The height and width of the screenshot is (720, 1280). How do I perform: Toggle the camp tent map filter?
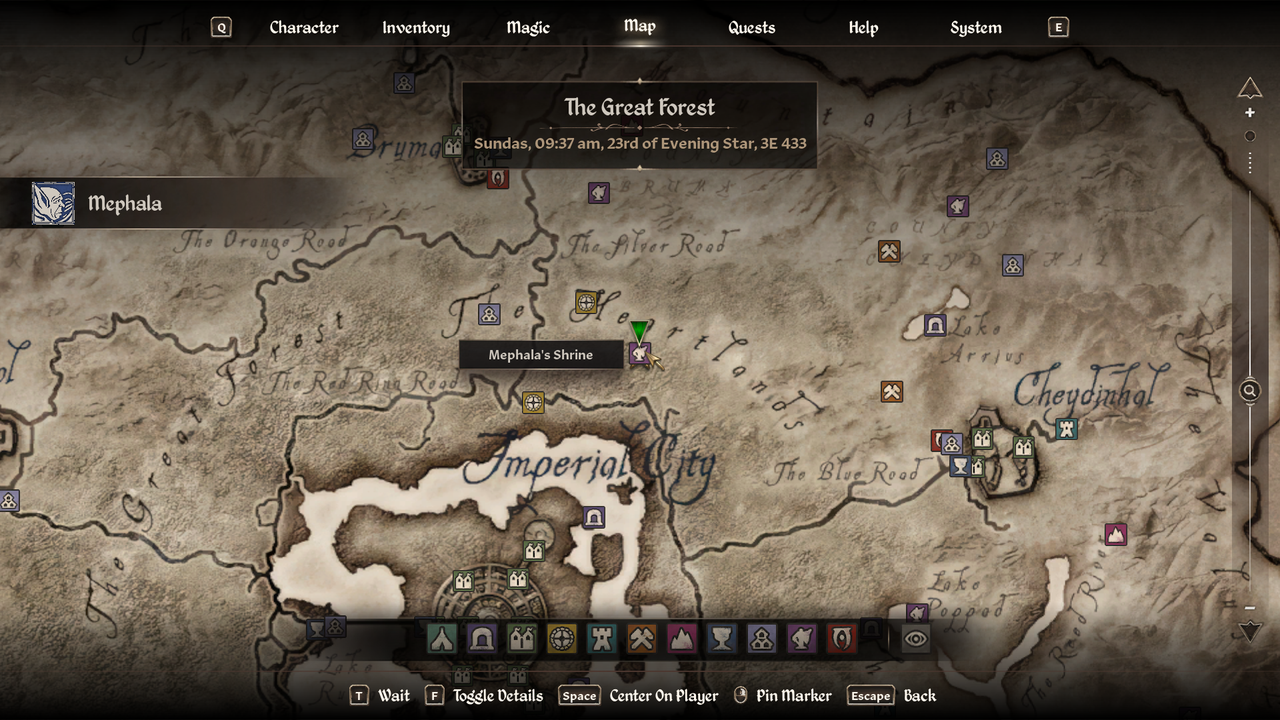(x=441, y=638)
